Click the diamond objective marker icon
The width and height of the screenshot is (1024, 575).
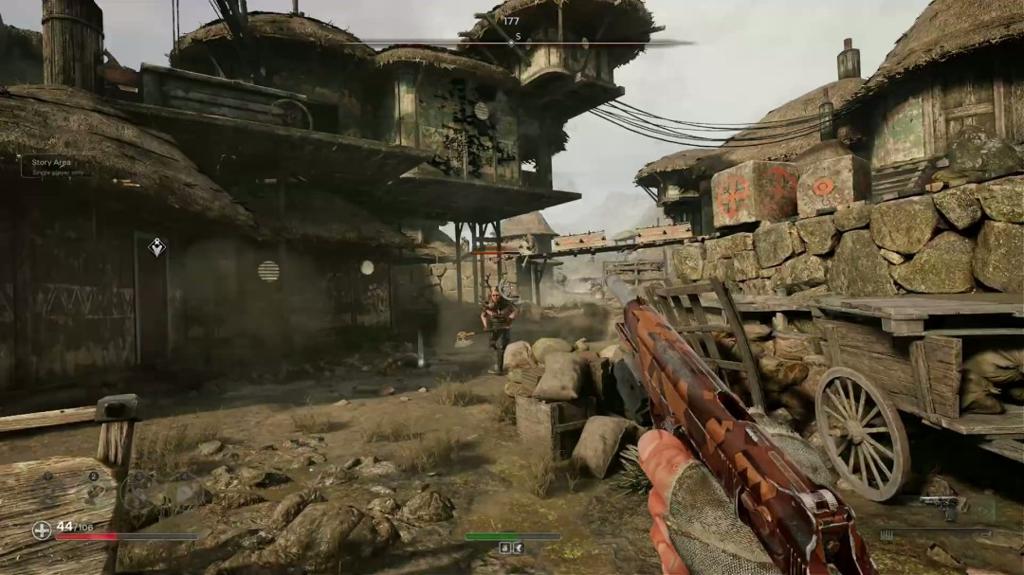coord(156,247)
